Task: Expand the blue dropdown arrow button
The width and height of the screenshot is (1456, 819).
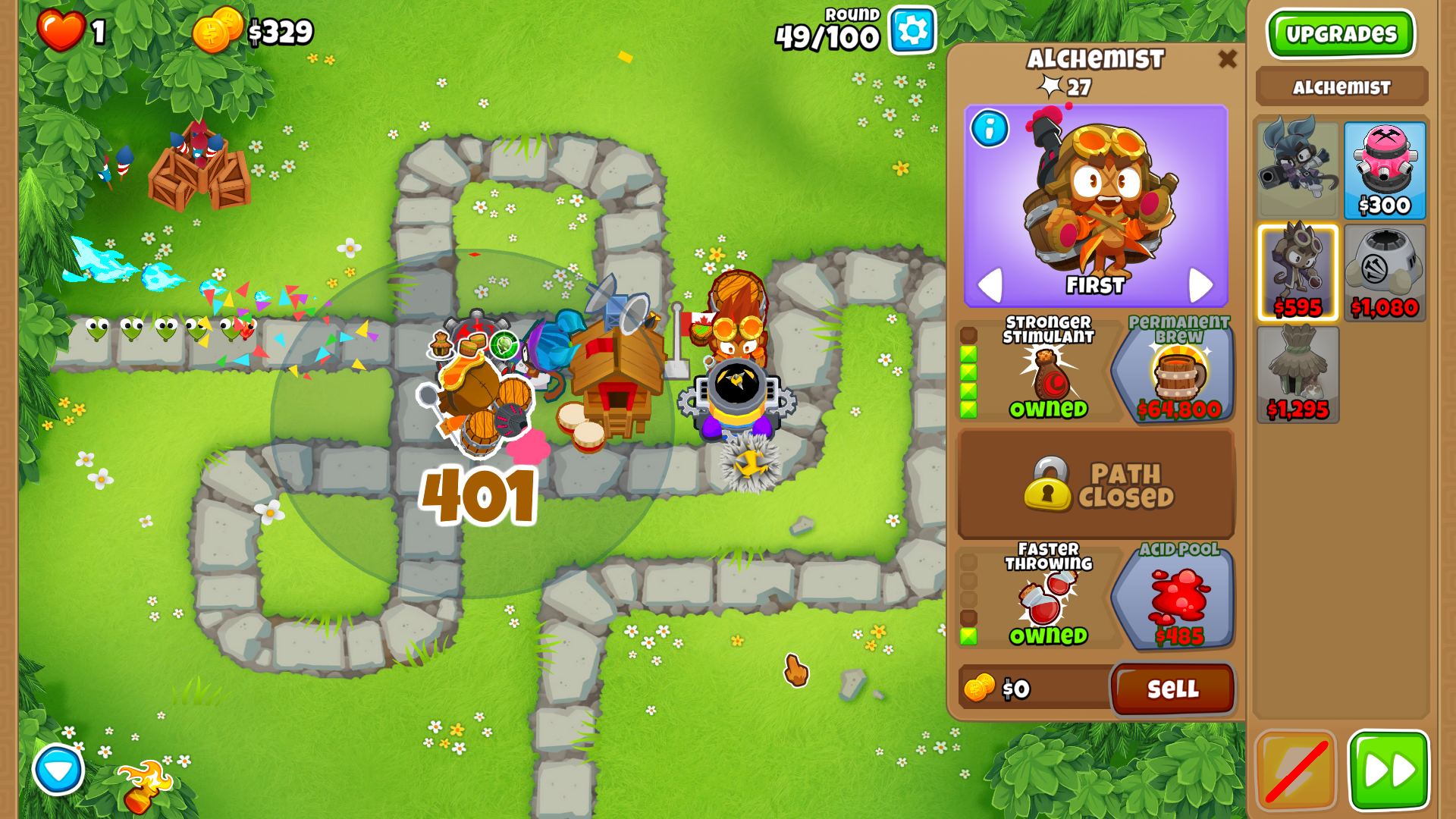Action: pyautogui.click(x=58, y=770)
